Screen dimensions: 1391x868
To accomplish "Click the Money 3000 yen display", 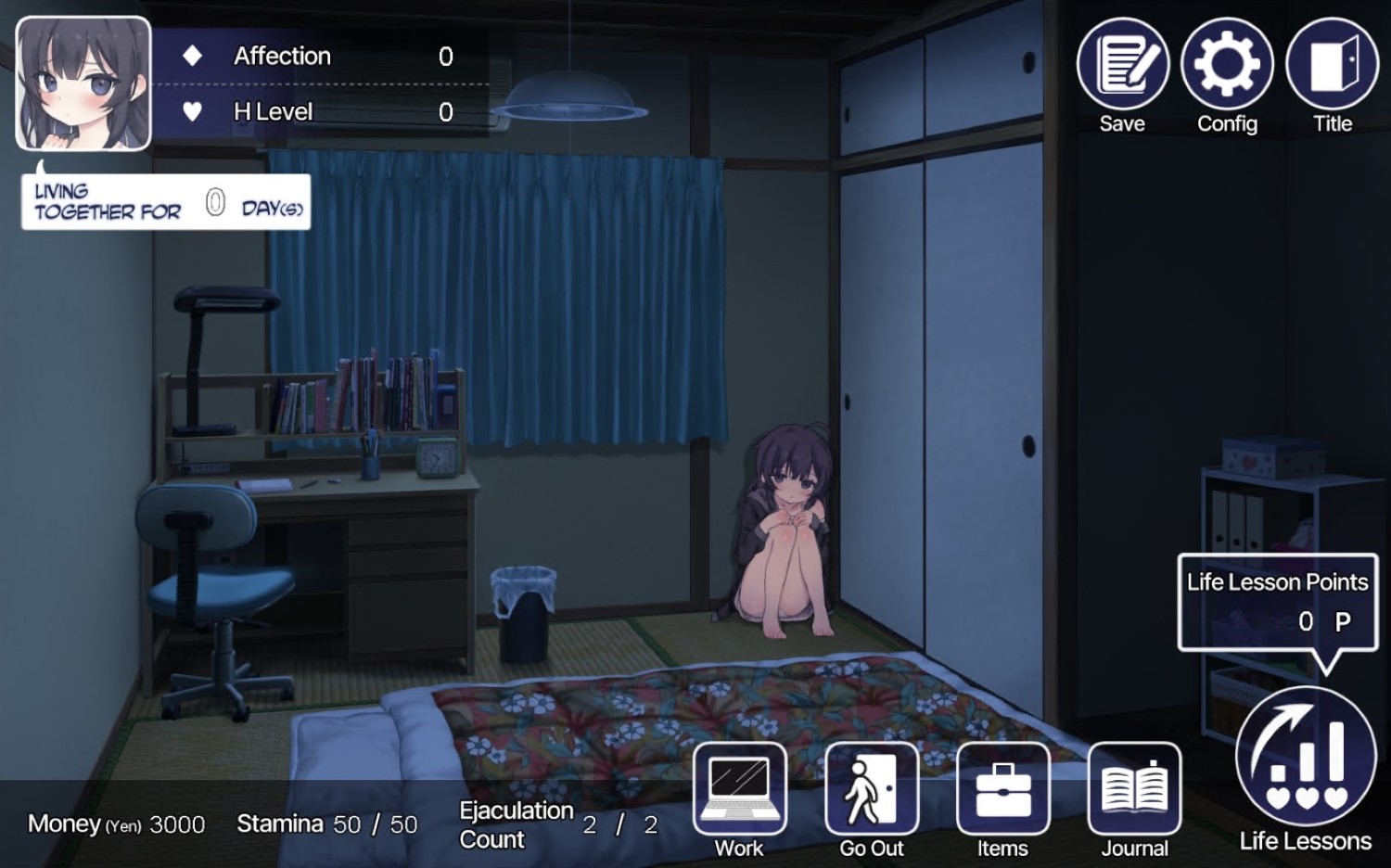I will tap(116, 823).
